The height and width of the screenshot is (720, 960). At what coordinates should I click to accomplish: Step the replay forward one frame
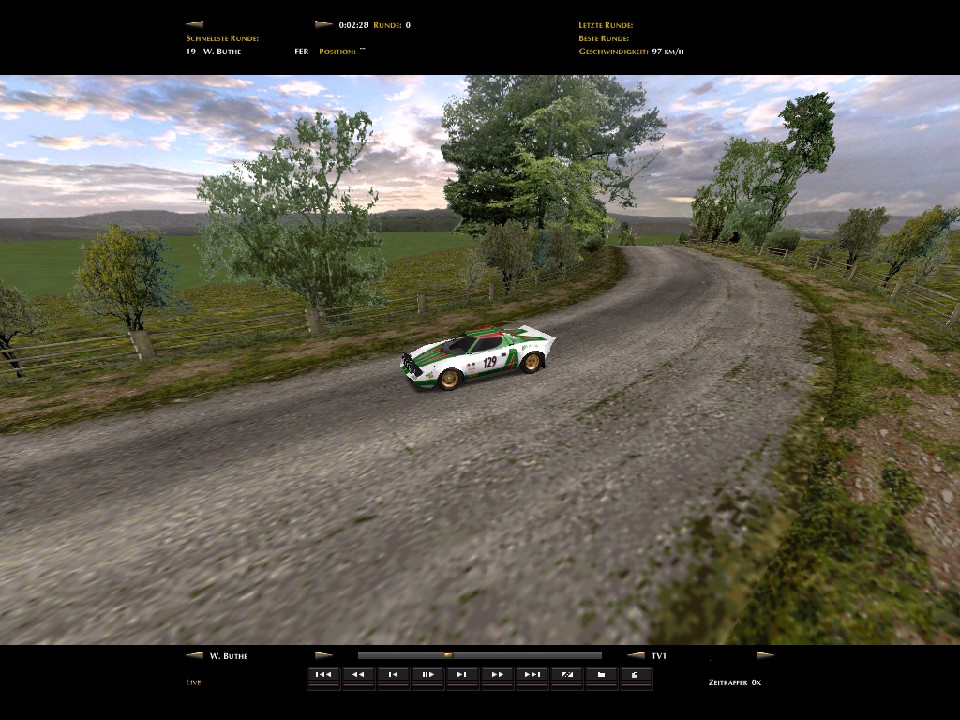462,675
